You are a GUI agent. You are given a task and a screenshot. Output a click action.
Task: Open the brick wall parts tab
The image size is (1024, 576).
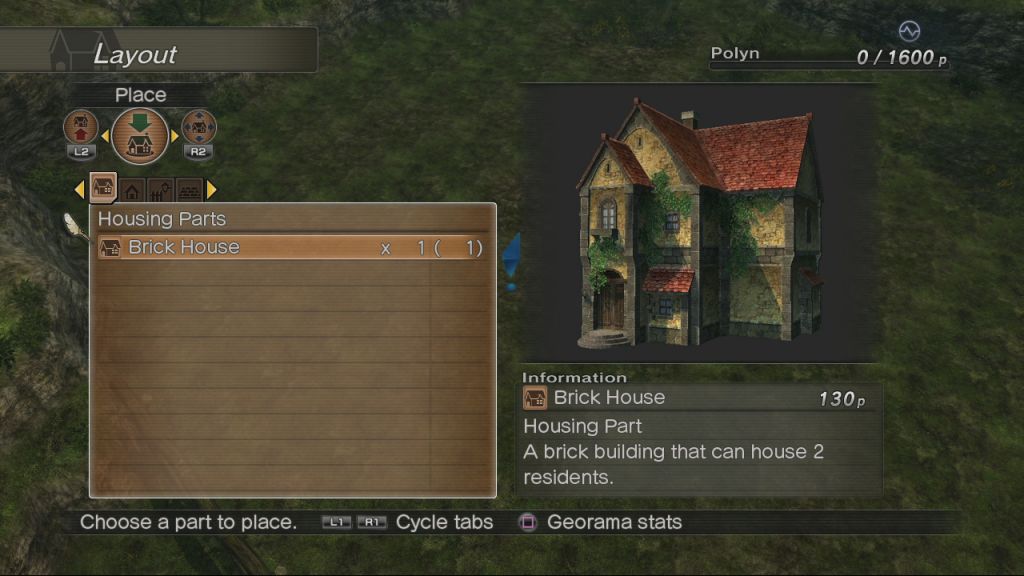188,189
